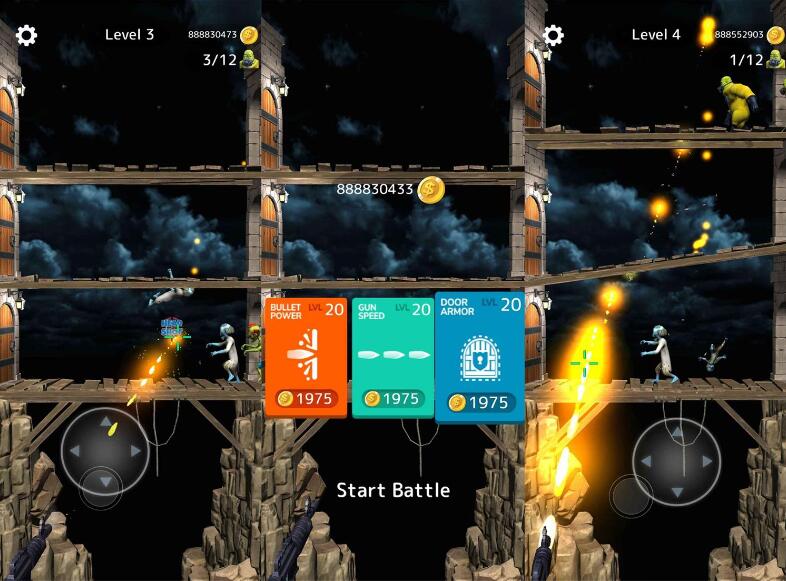The width and height of the screenshot is (786, 581).
Task: Purchase the Gun Speed upgrade
Action: (x=393, y=357)
